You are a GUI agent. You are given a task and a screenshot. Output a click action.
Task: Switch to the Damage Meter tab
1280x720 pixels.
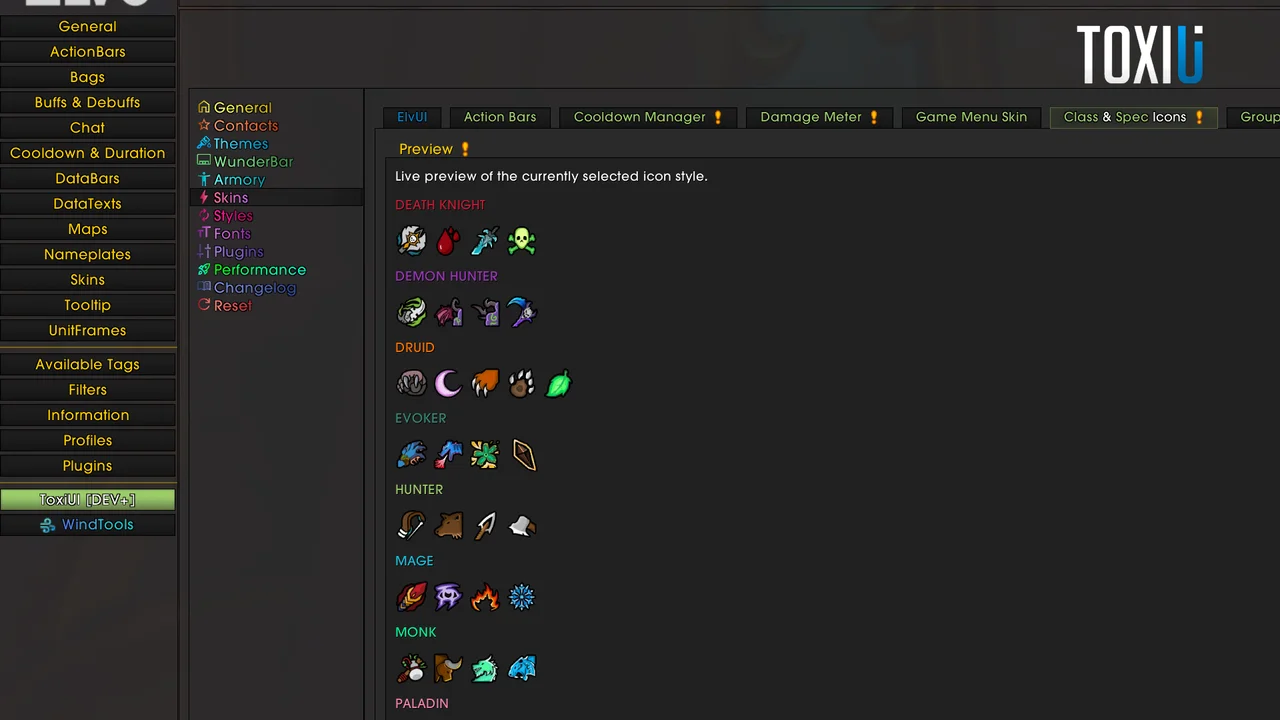(811, 117)
